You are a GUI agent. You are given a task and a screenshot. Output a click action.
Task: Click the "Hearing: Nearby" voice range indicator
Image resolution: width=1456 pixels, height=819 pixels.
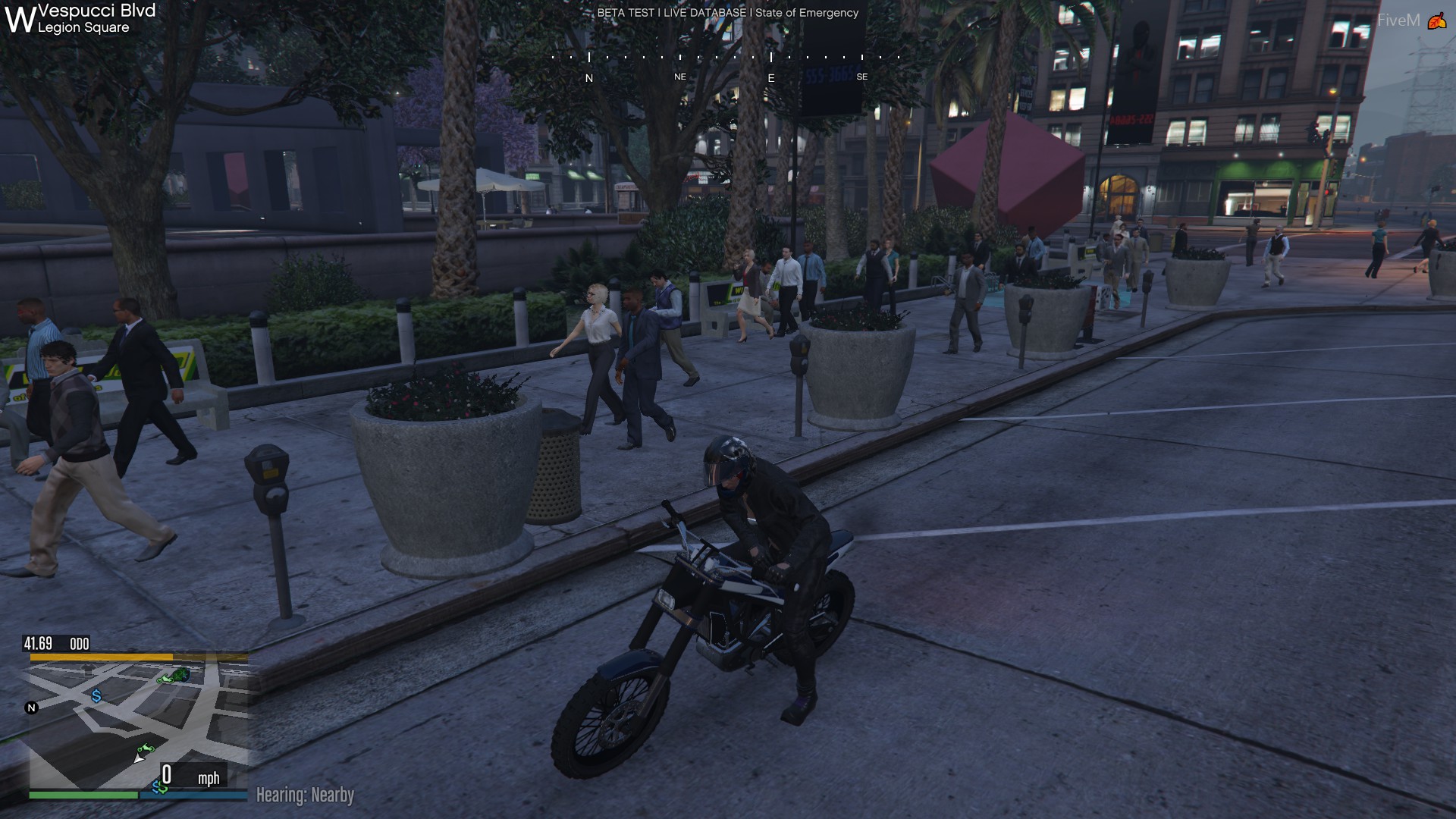click(305, 795)
